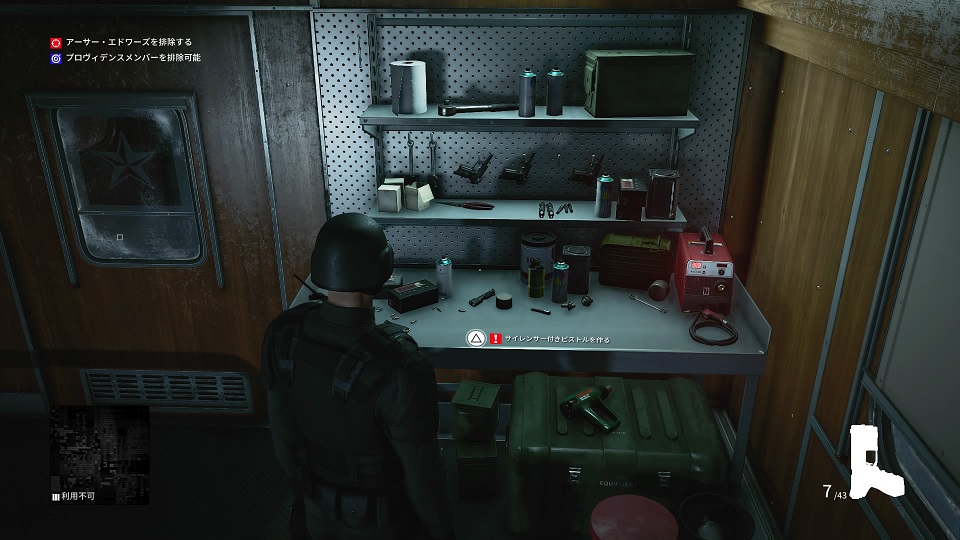
Task: Select the equipped pistol weapon icon
Action: pos(877,460)
